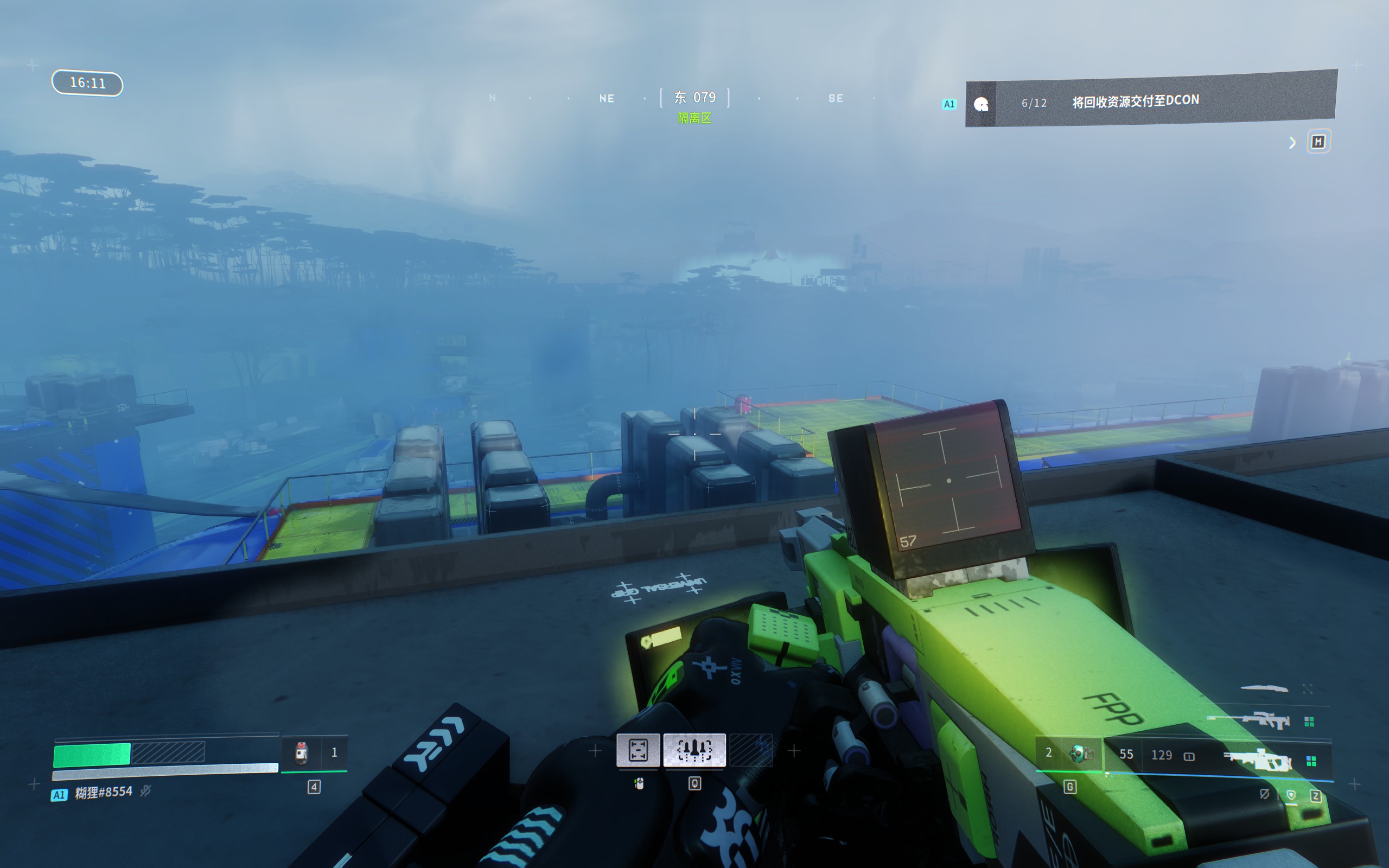Viewport: 1389px width, 868px height.
Task: Select the shield icon near the weapons
Action: [x=1291, y=795]
